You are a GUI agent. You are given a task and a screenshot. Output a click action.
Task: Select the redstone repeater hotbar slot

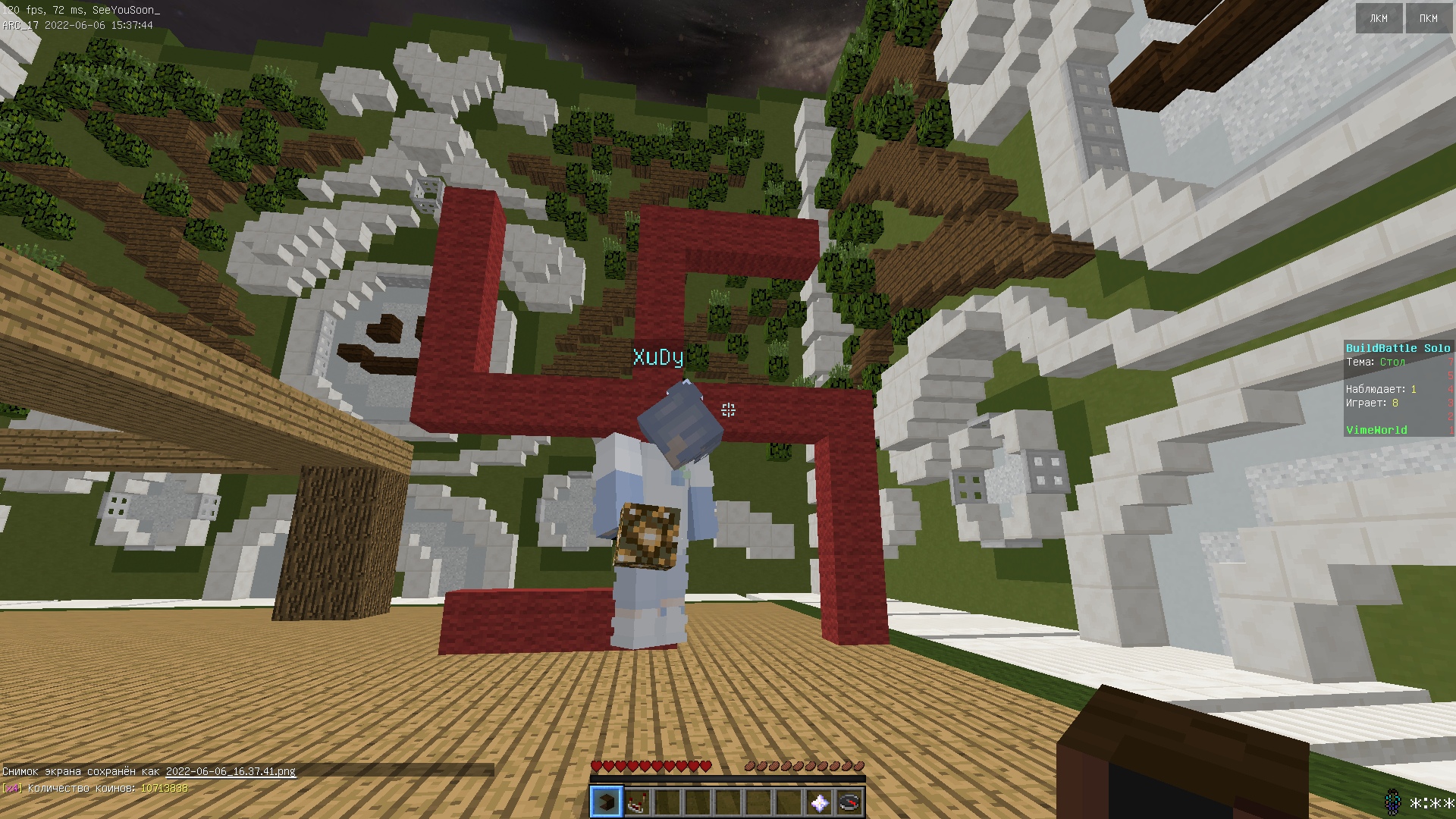tap(637, 802)
